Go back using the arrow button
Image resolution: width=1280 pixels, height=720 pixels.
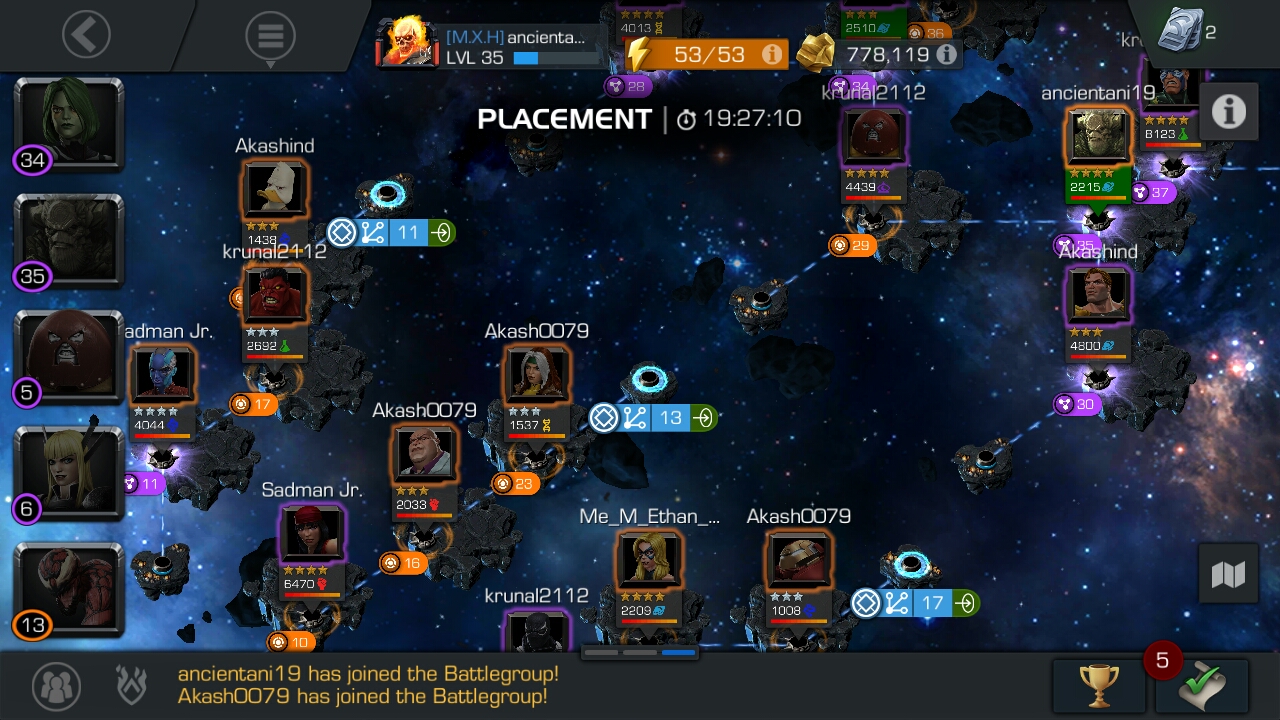click(86, 35)
